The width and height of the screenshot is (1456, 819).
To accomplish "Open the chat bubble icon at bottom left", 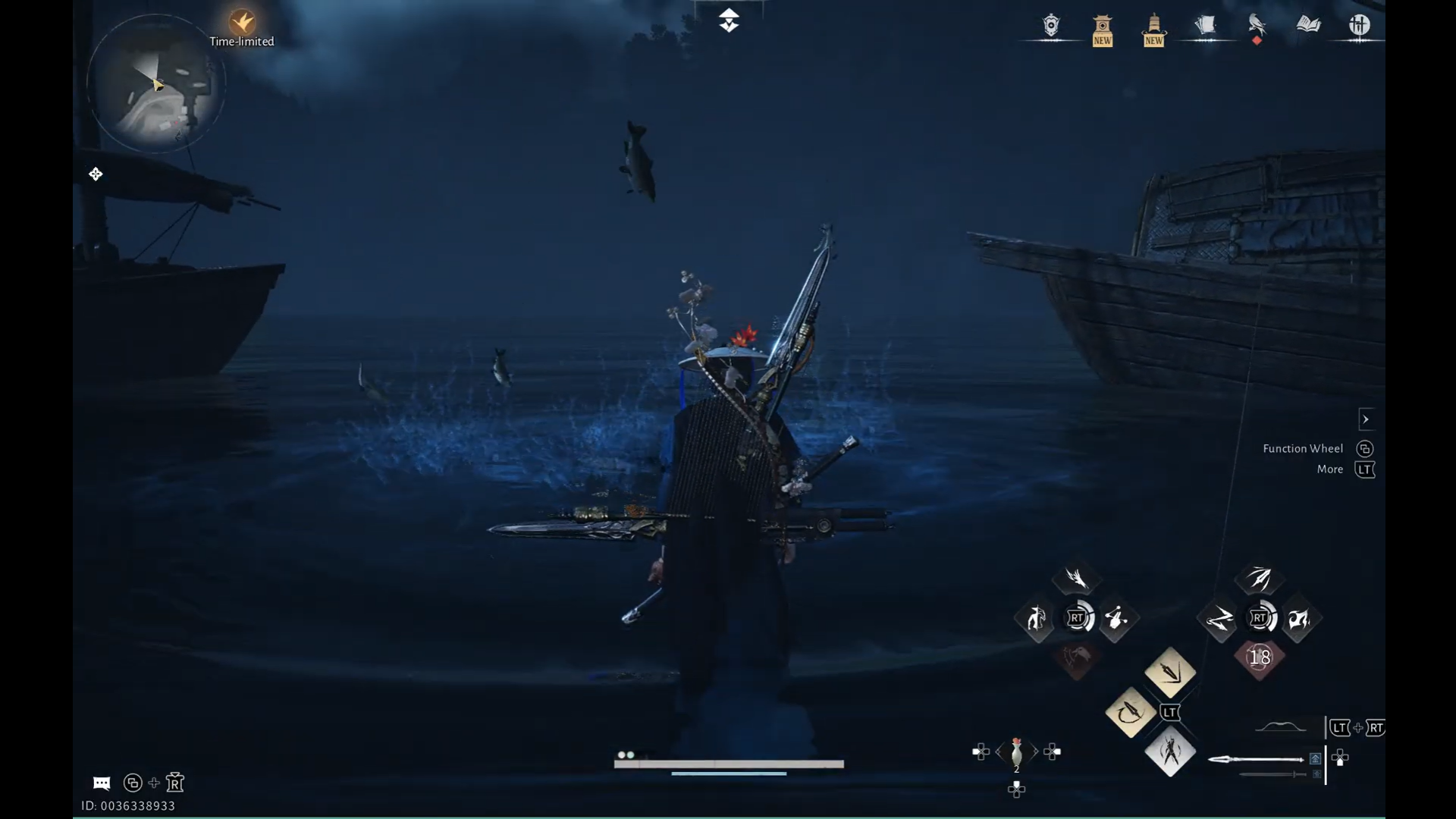I will tap(101, 783).
